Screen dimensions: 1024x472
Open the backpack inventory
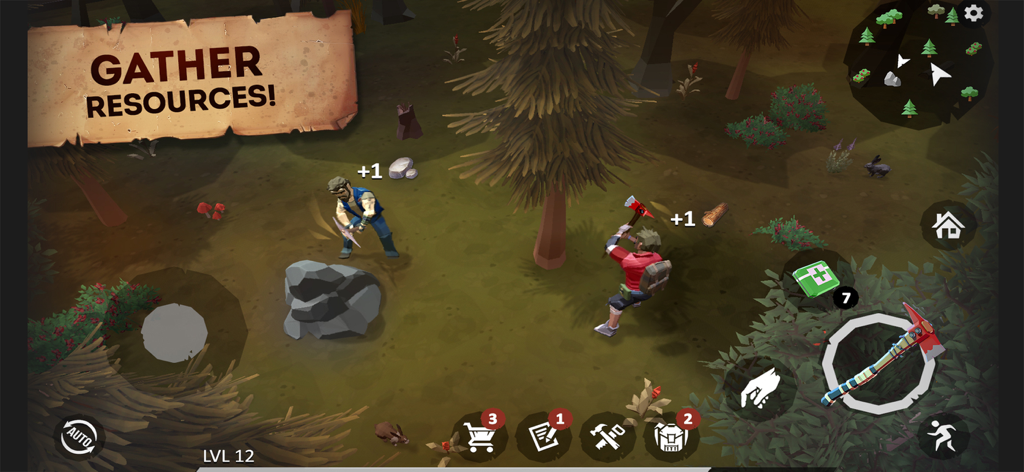[x=670, y=437]
